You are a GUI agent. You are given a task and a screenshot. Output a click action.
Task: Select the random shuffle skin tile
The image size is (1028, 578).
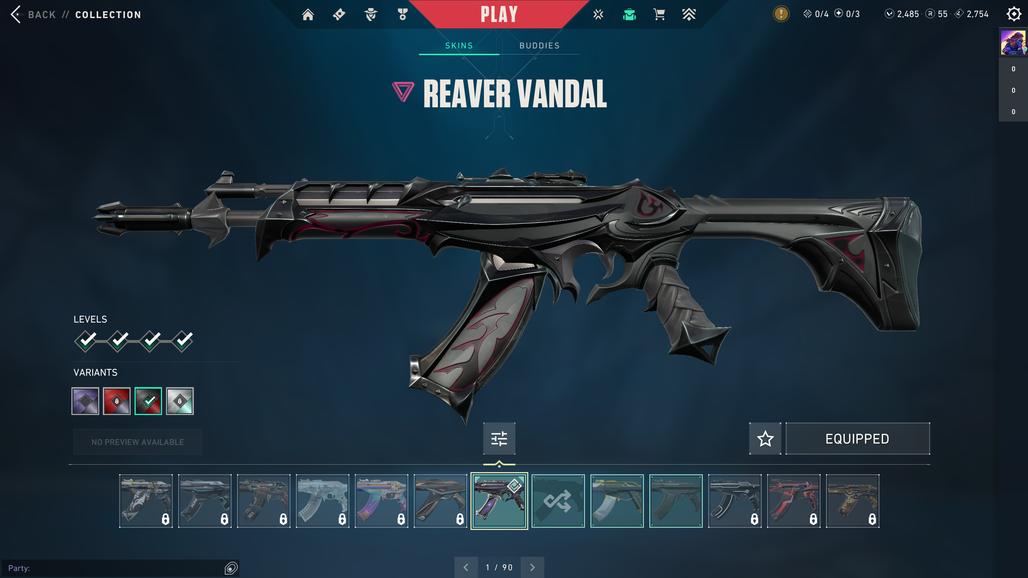click(558, 501)
